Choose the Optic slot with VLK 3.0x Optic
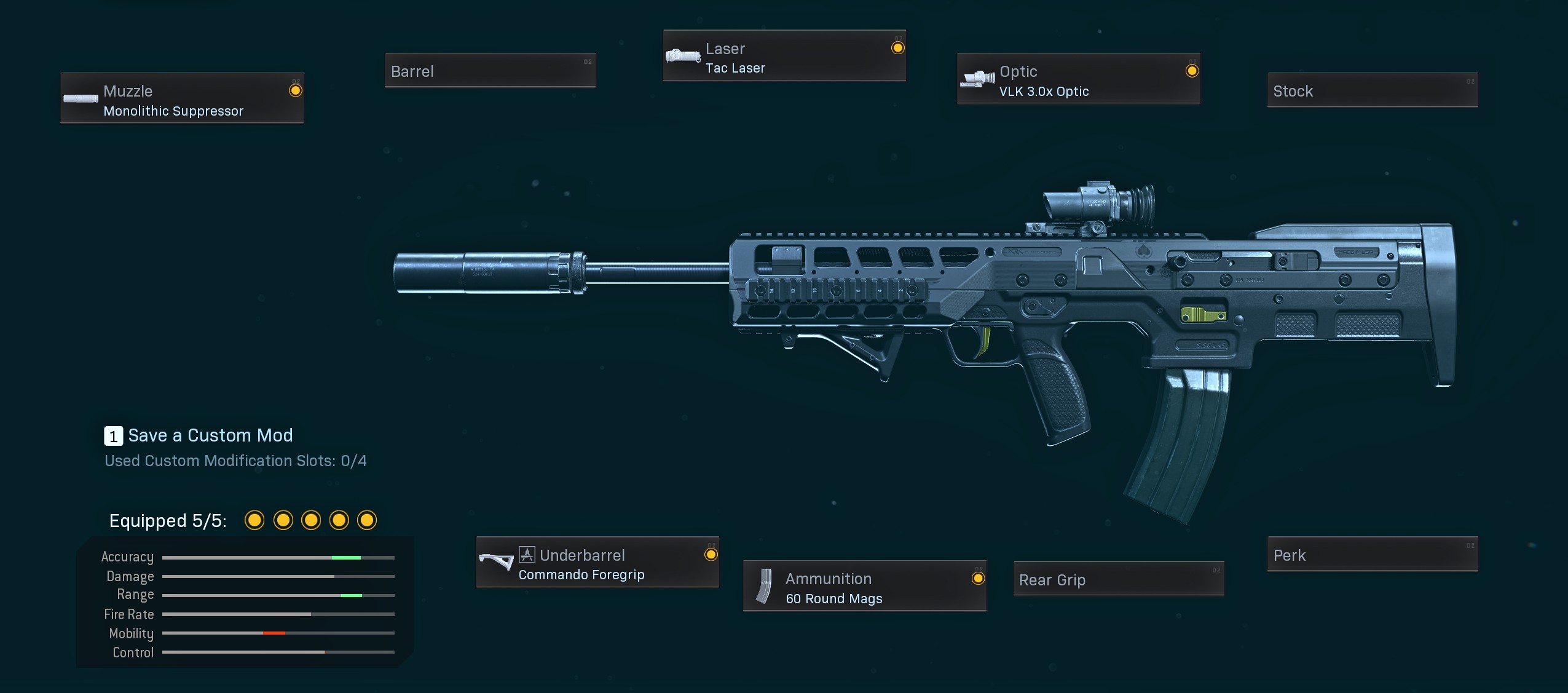Viewport: 1568px width, 693px height. tap(1078, 79)
